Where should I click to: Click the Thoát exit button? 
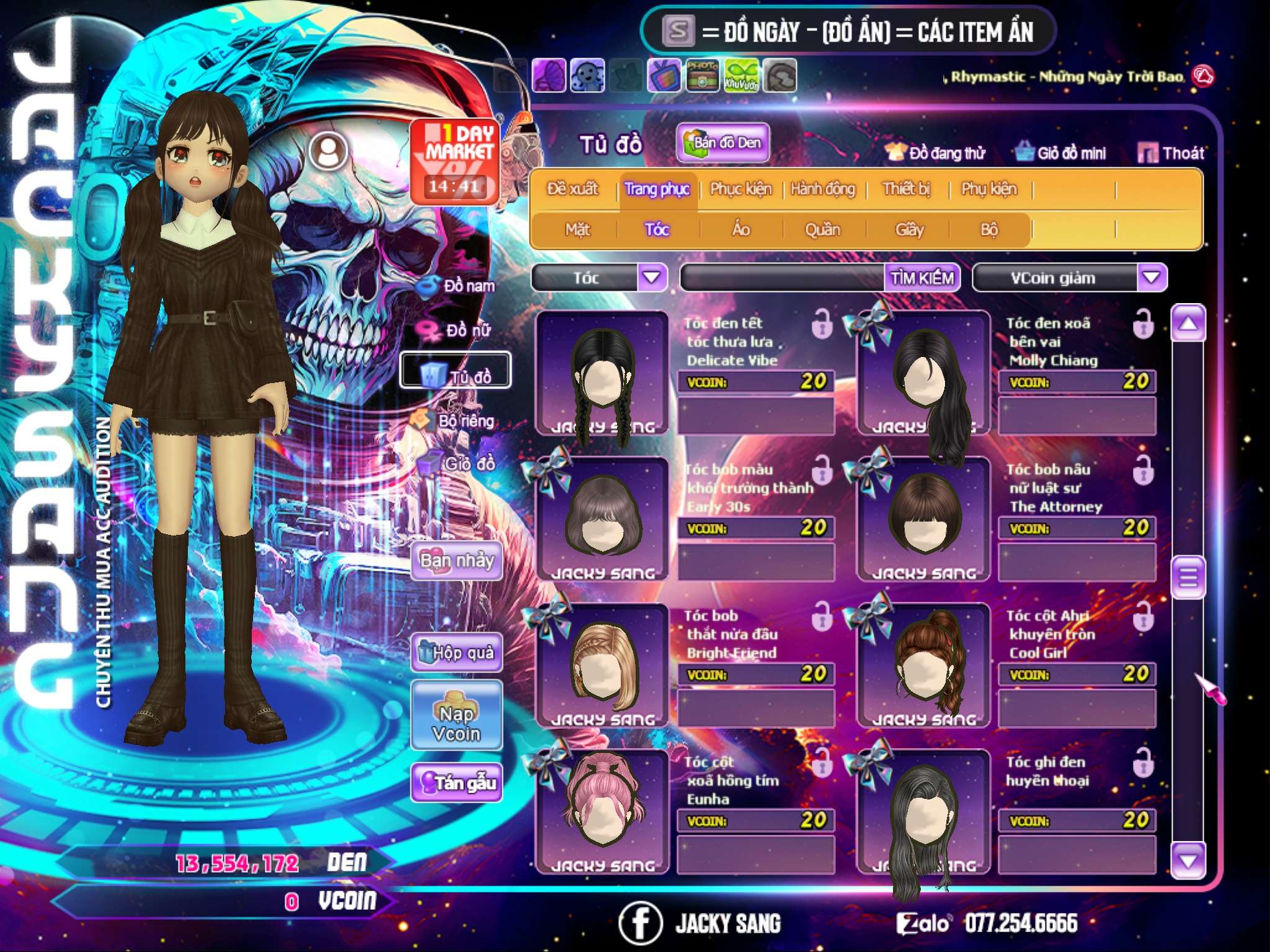pyautogui.click(x=1171, y=153)
